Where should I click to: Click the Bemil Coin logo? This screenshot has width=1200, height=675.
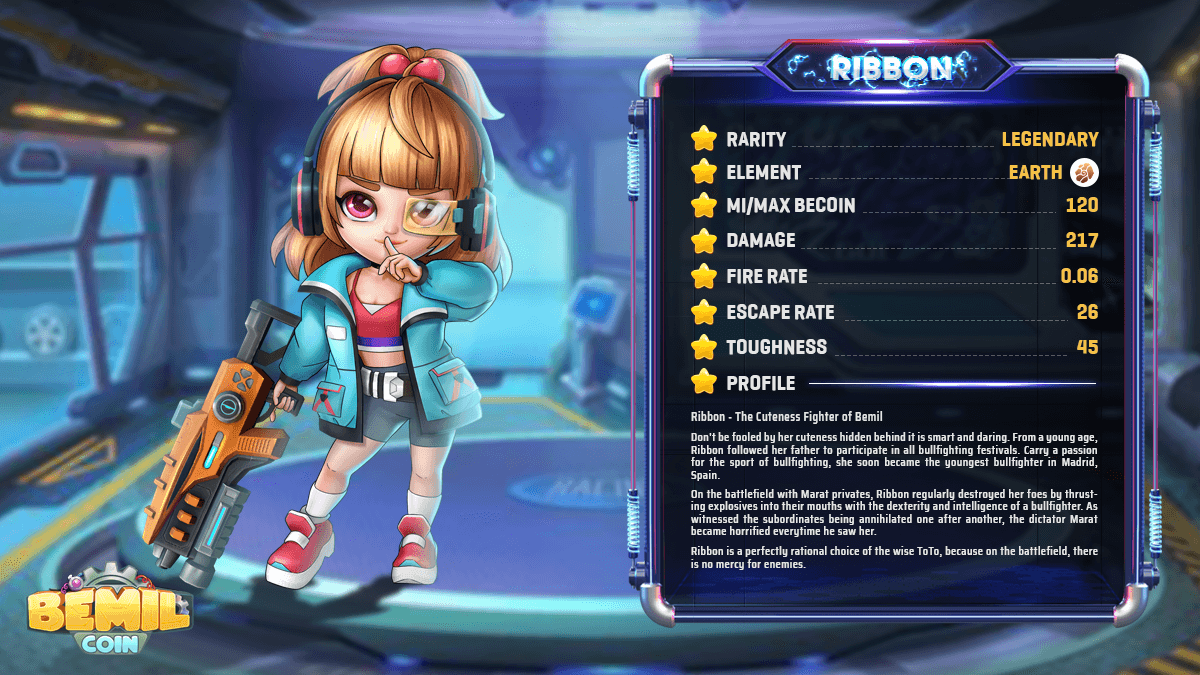tap(108, 611)
